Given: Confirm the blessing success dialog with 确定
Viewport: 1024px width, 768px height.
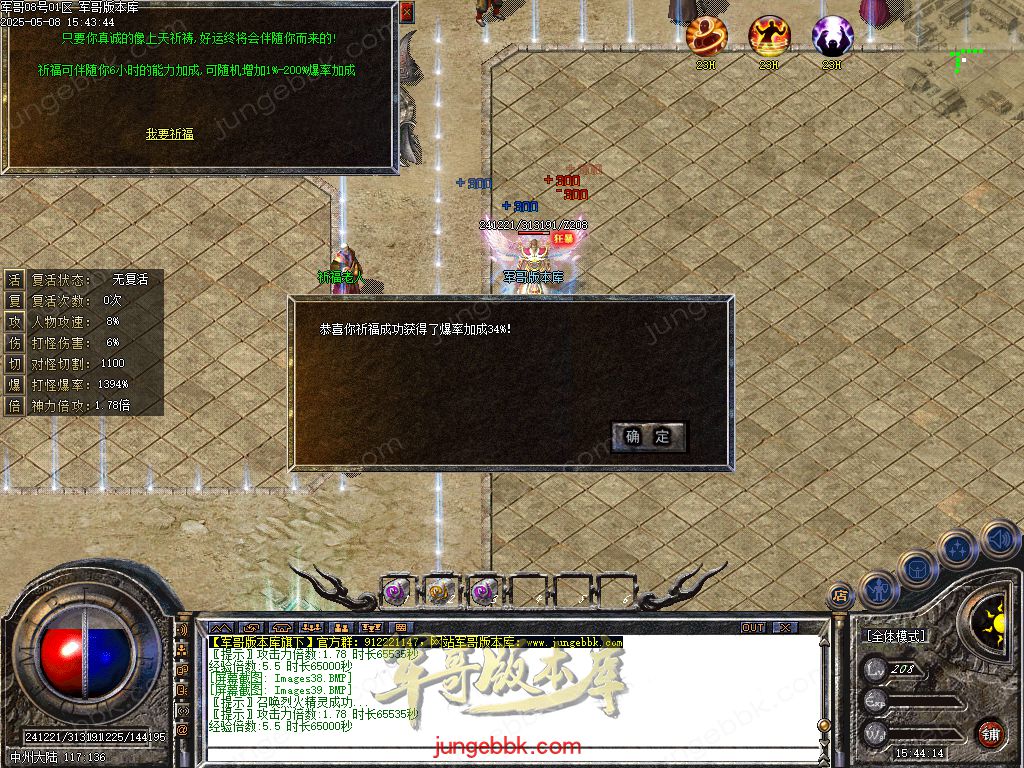Looking at the screenshot, I should coord(648,437).
